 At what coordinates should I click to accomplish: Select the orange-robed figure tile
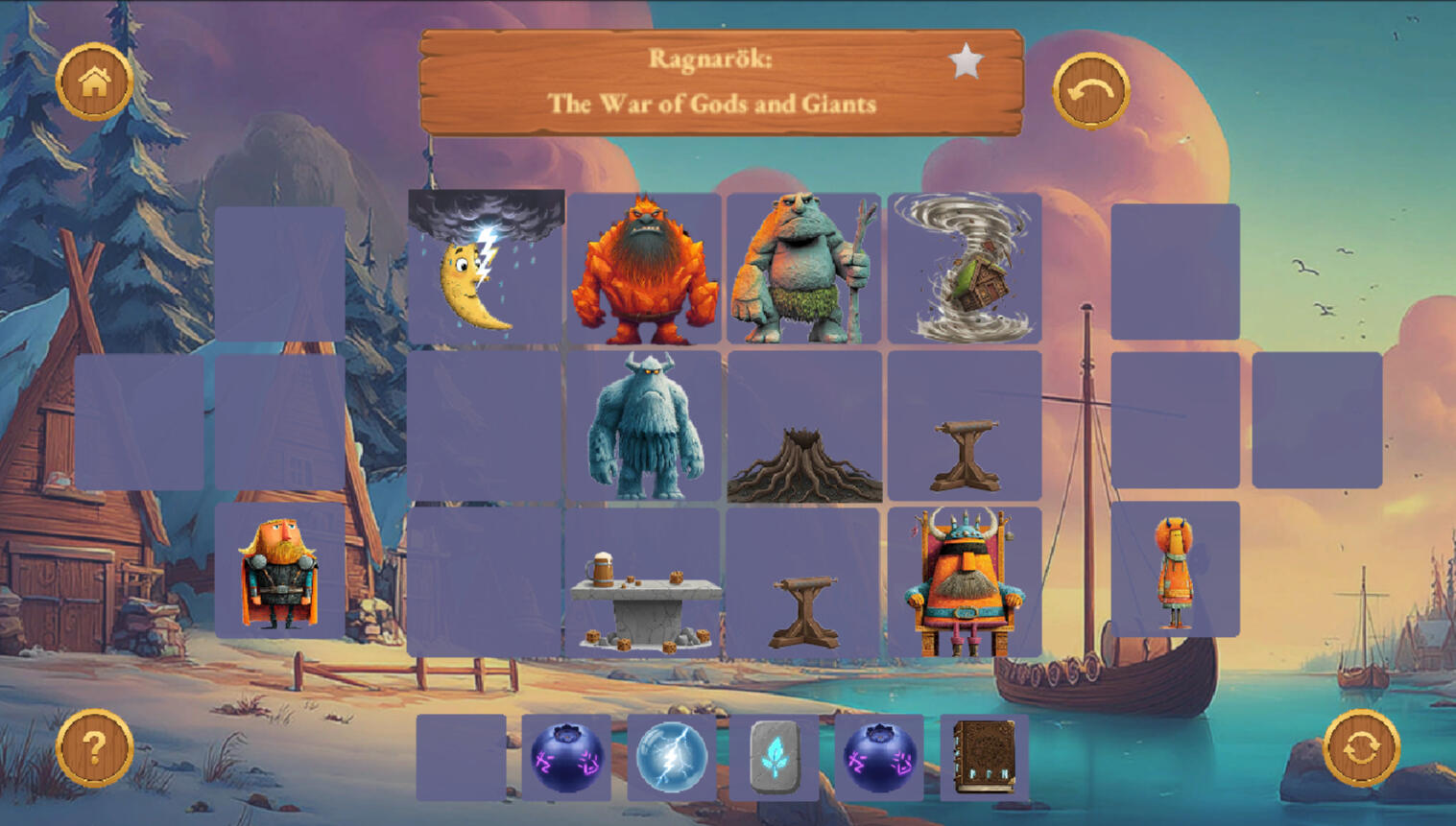point(1175,571)
